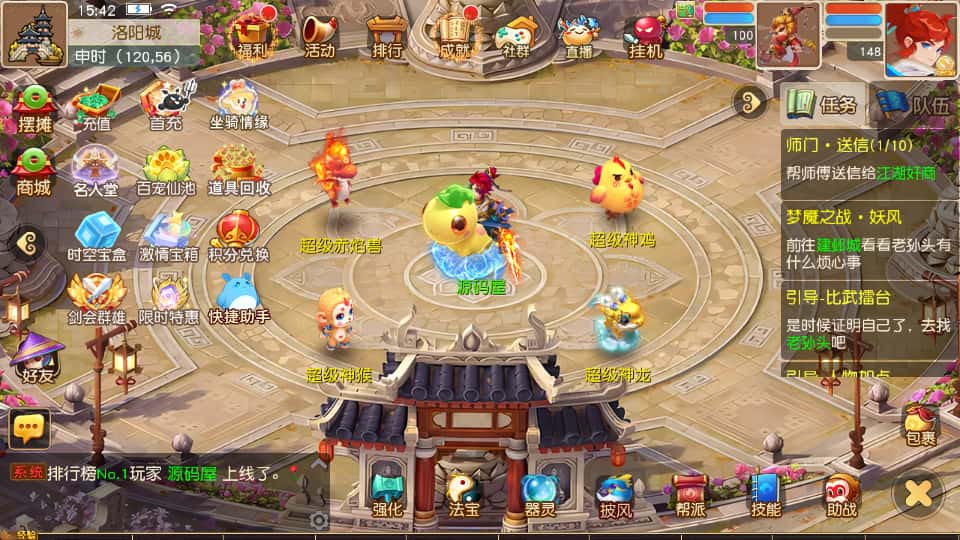
Task: Open the 商城 shop
Action: point(34,173)
